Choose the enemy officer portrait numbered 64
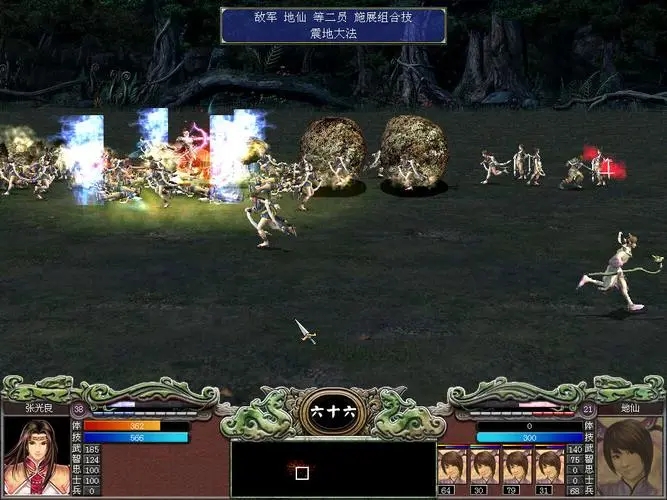The width and height of the screenshot is (667, 500). 453,466
